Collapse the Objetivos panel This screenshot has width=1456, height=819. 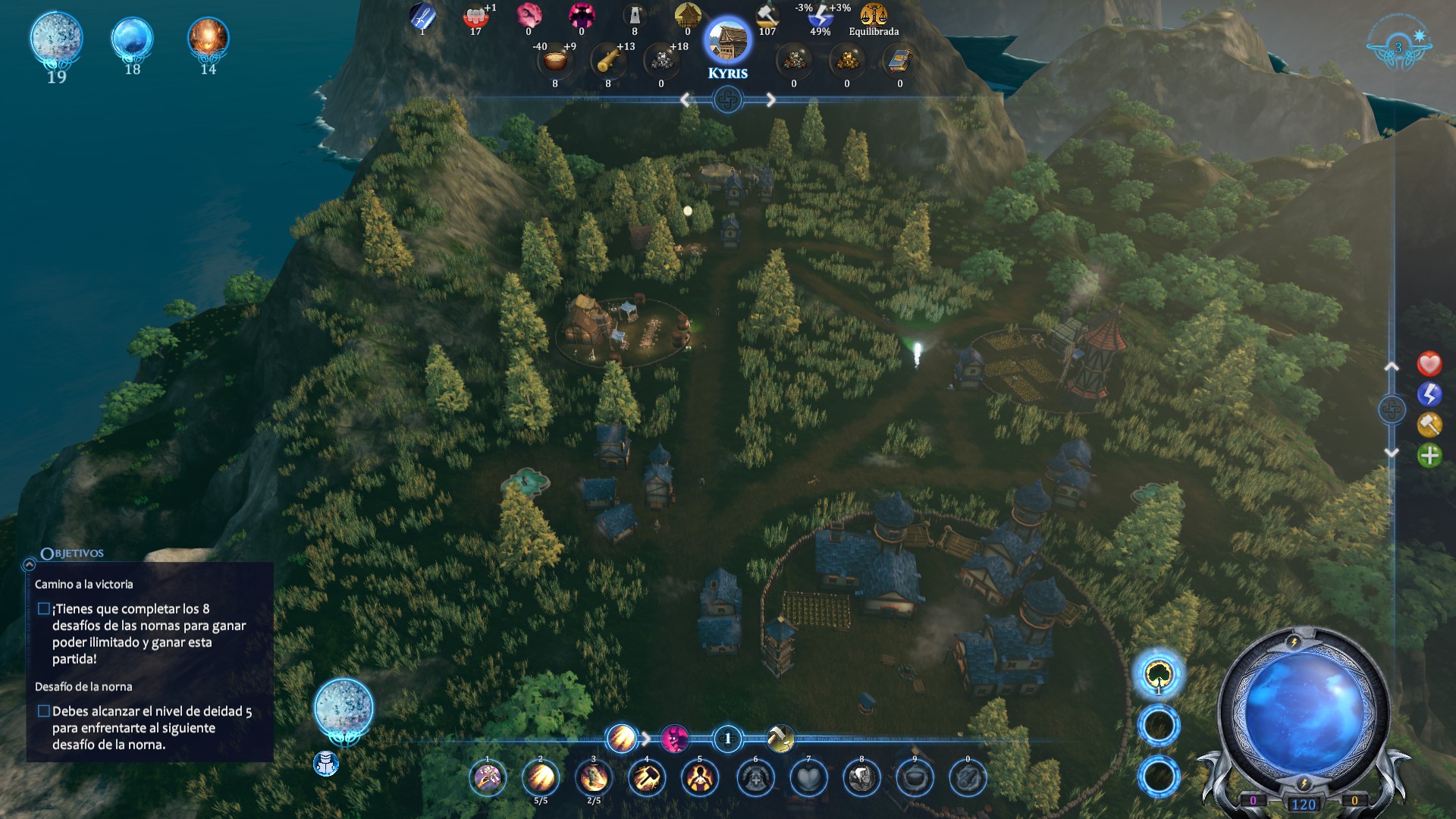point(30,564)
